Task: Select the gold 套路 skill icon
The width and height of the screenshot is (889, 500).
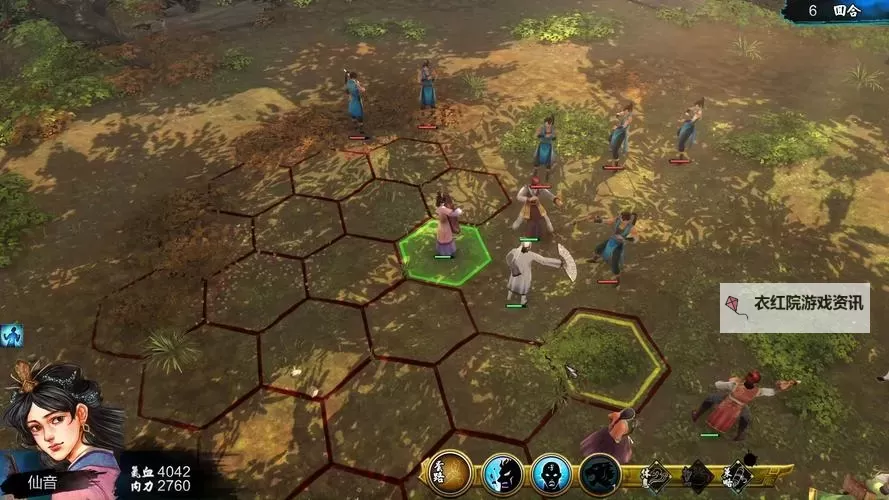Action: [450, 473]
